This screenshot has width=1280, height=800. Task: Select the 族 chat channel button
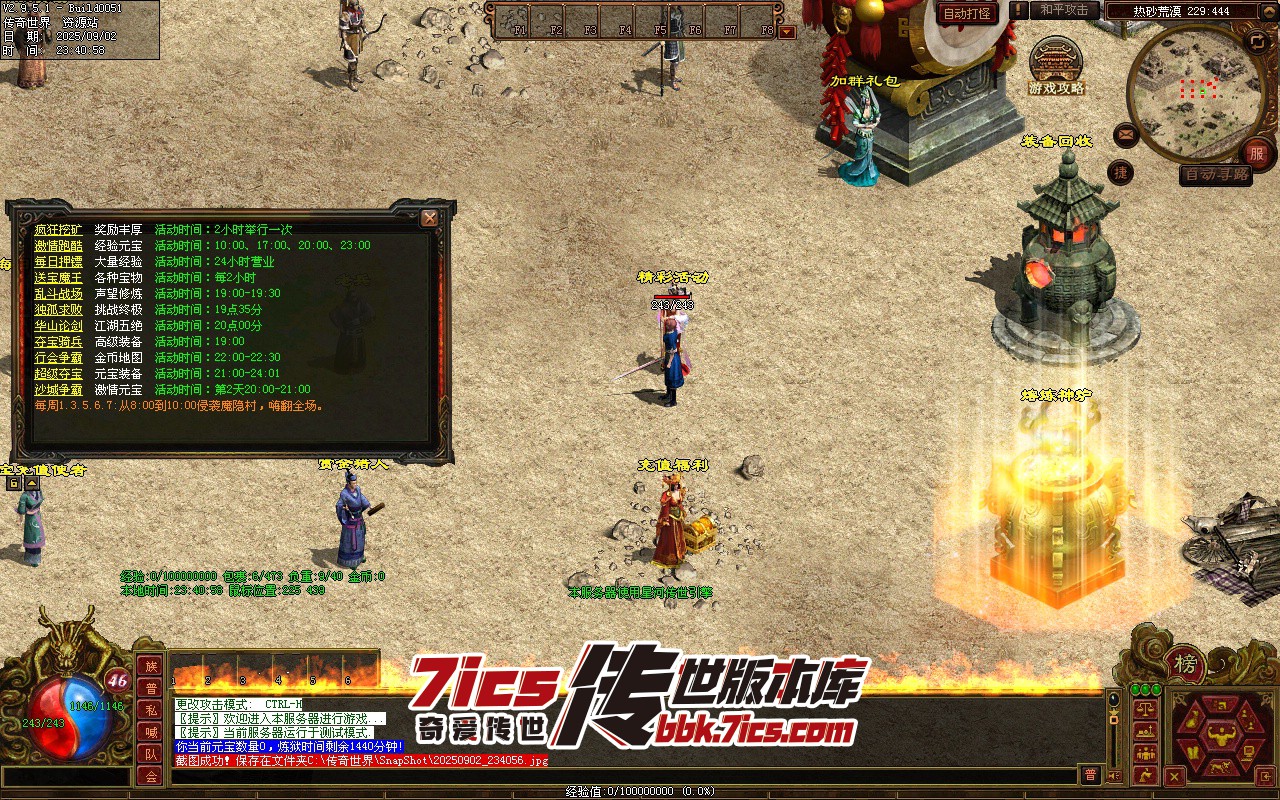tap(150, 667)
